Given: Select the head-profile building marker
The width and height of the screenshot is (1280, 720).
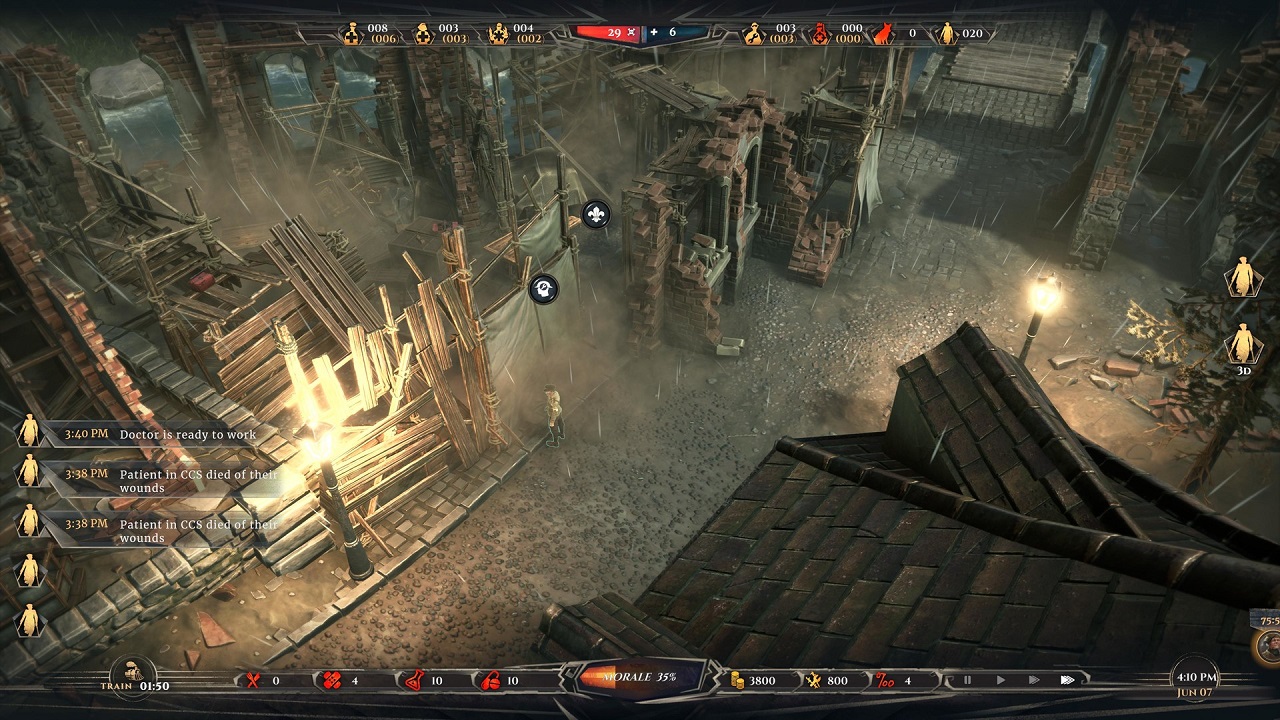Looking at the screenshot, I should point(544,289).
